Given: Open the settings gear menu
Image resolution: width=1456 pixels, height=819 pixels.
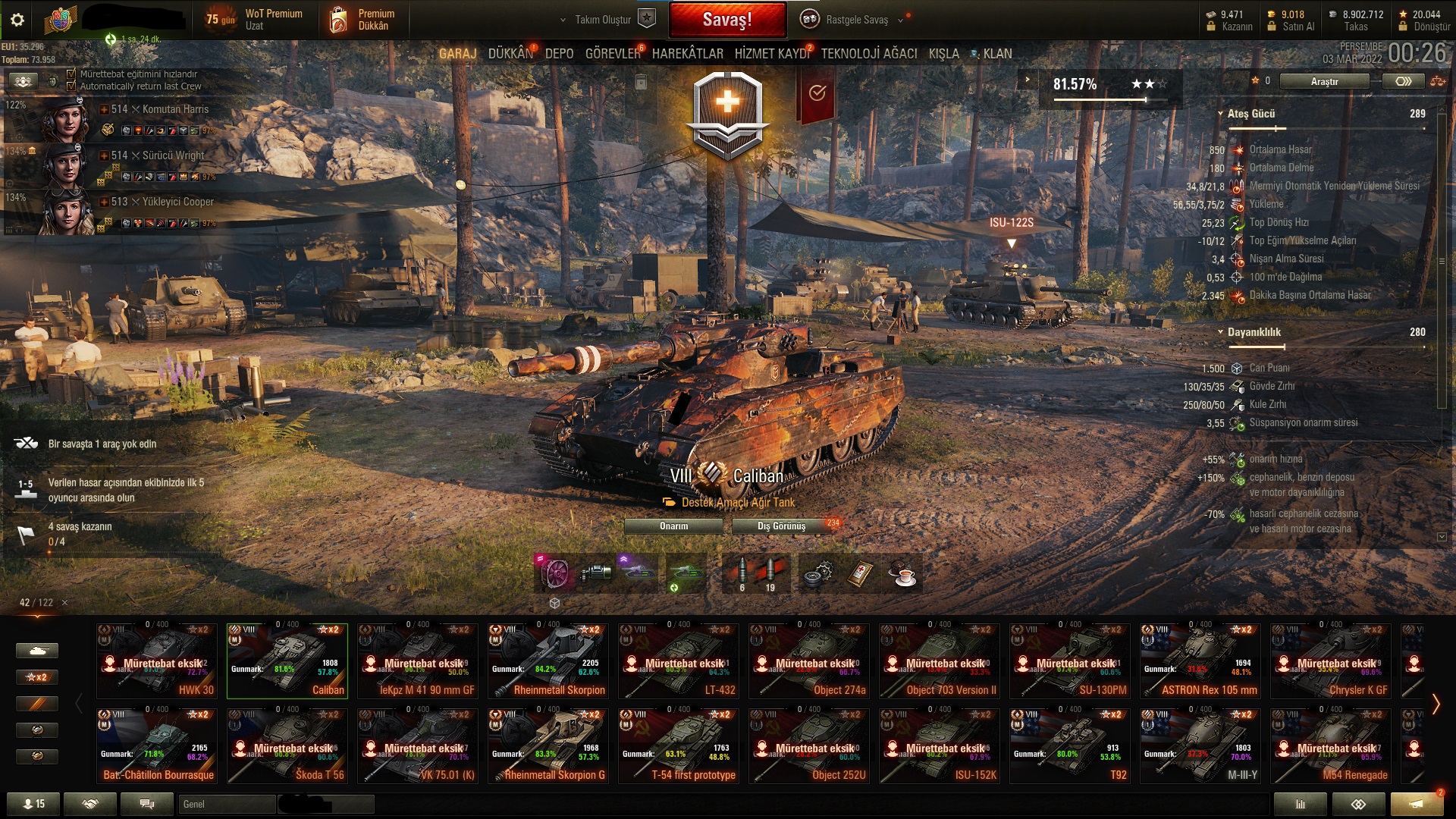Looking at the screenshot, I should coord(18,20).
